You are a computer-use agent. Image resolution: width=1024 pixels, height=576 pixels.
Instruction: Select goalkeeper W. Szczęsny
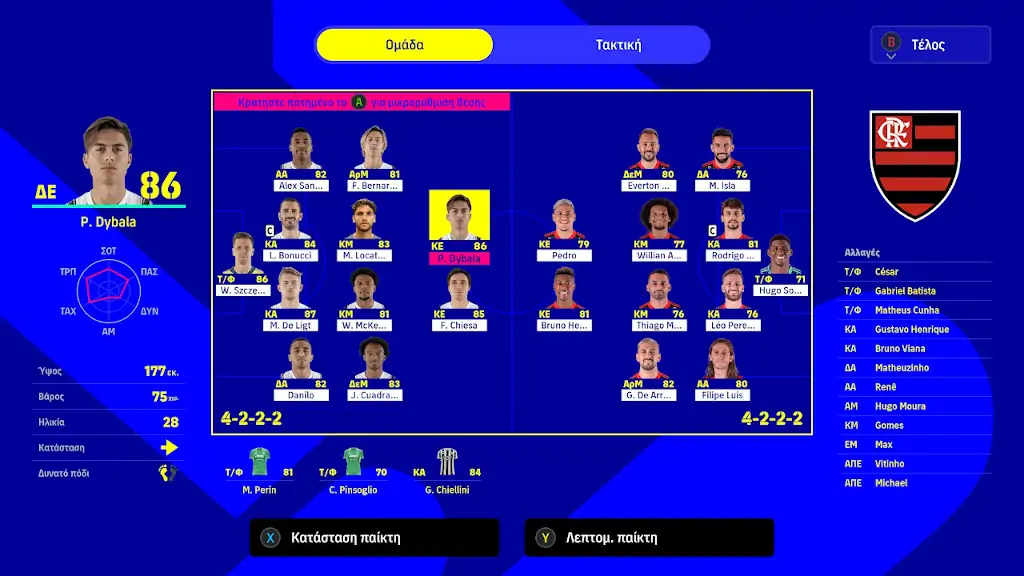[243, 265]
